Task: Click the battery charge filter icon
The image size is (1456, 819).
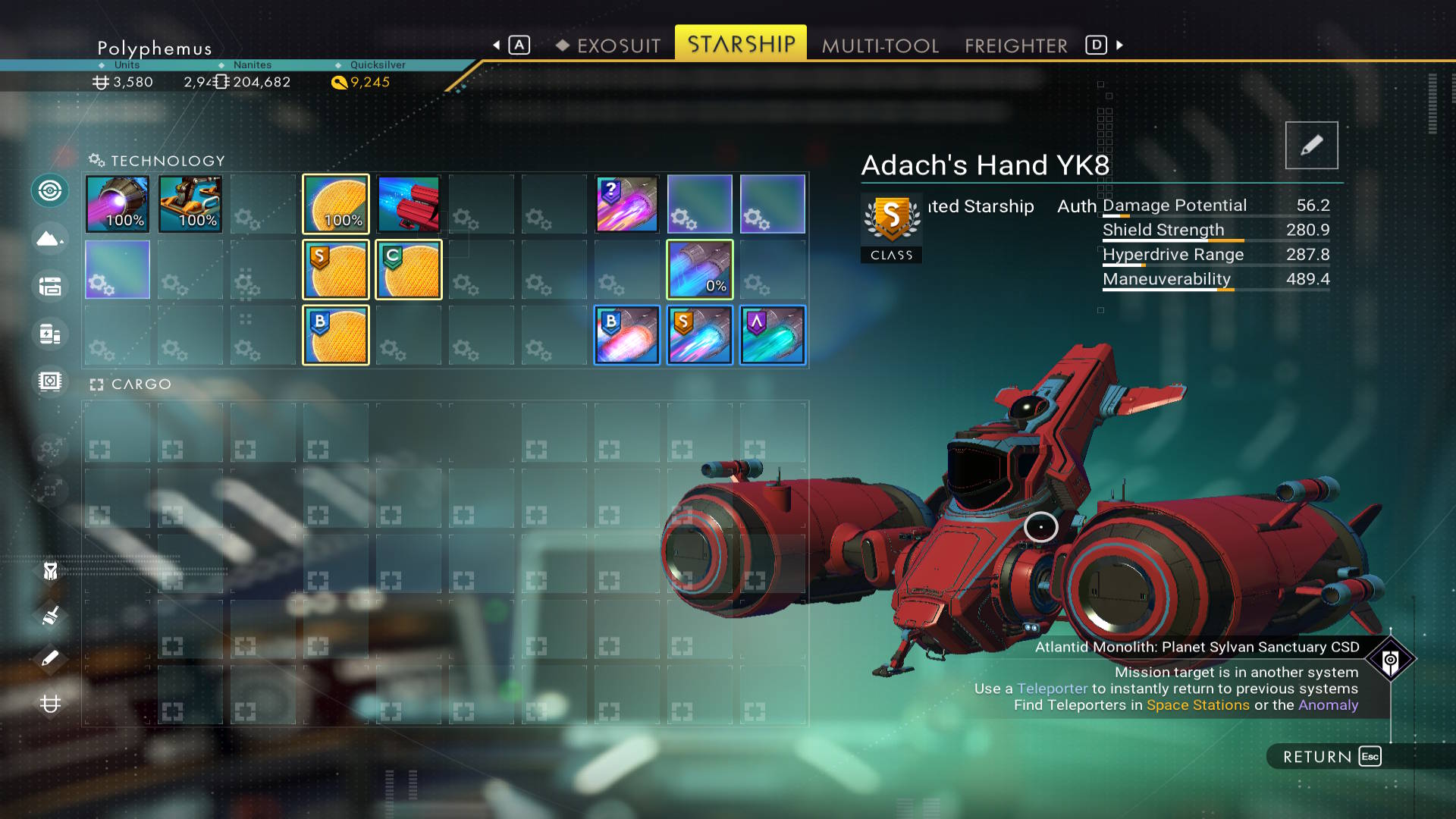Action: tap(50, 334)
